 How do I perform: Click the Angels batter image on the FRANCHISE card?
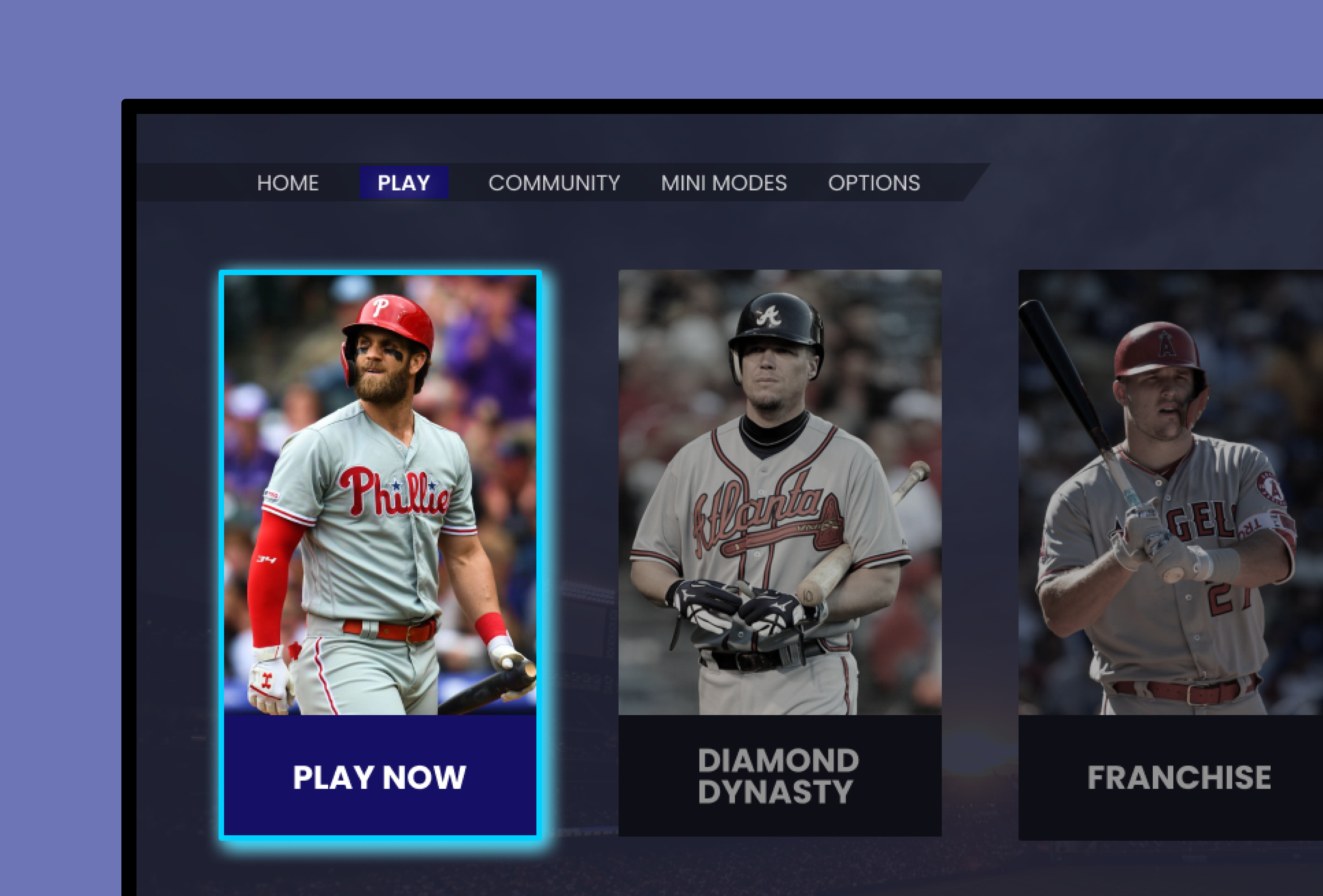pos(1178,484)
